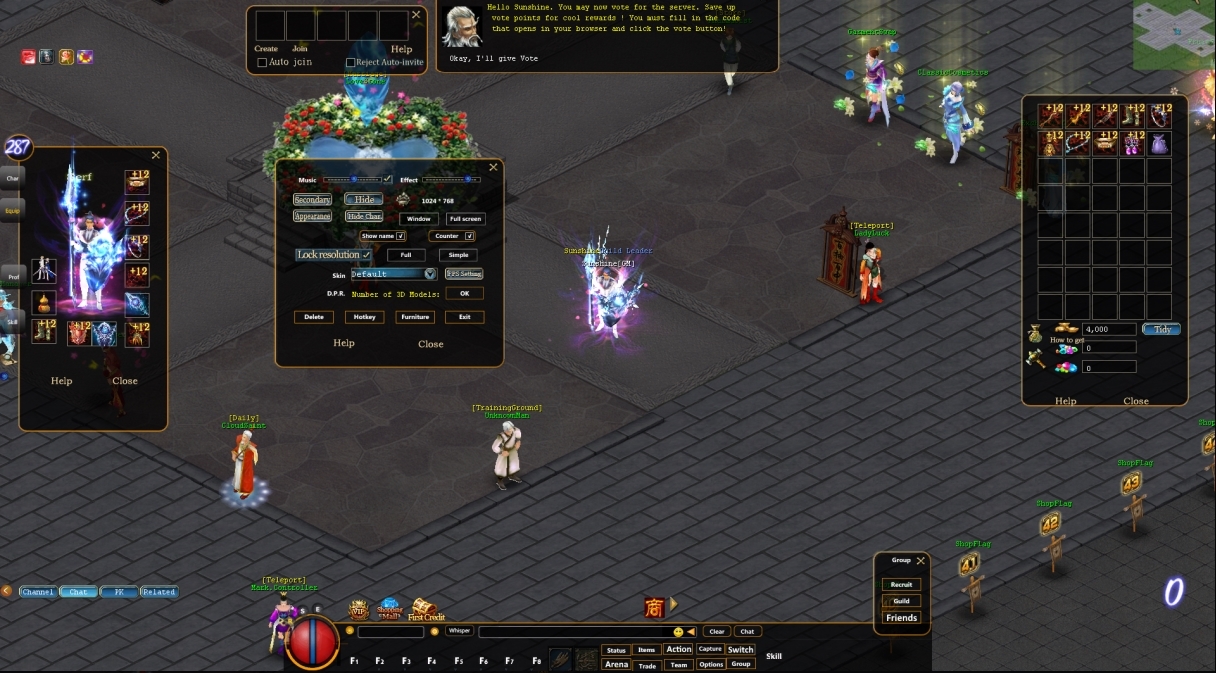Switch to Full screen mode
The image size is (1216, 673).
coord(465,219)
